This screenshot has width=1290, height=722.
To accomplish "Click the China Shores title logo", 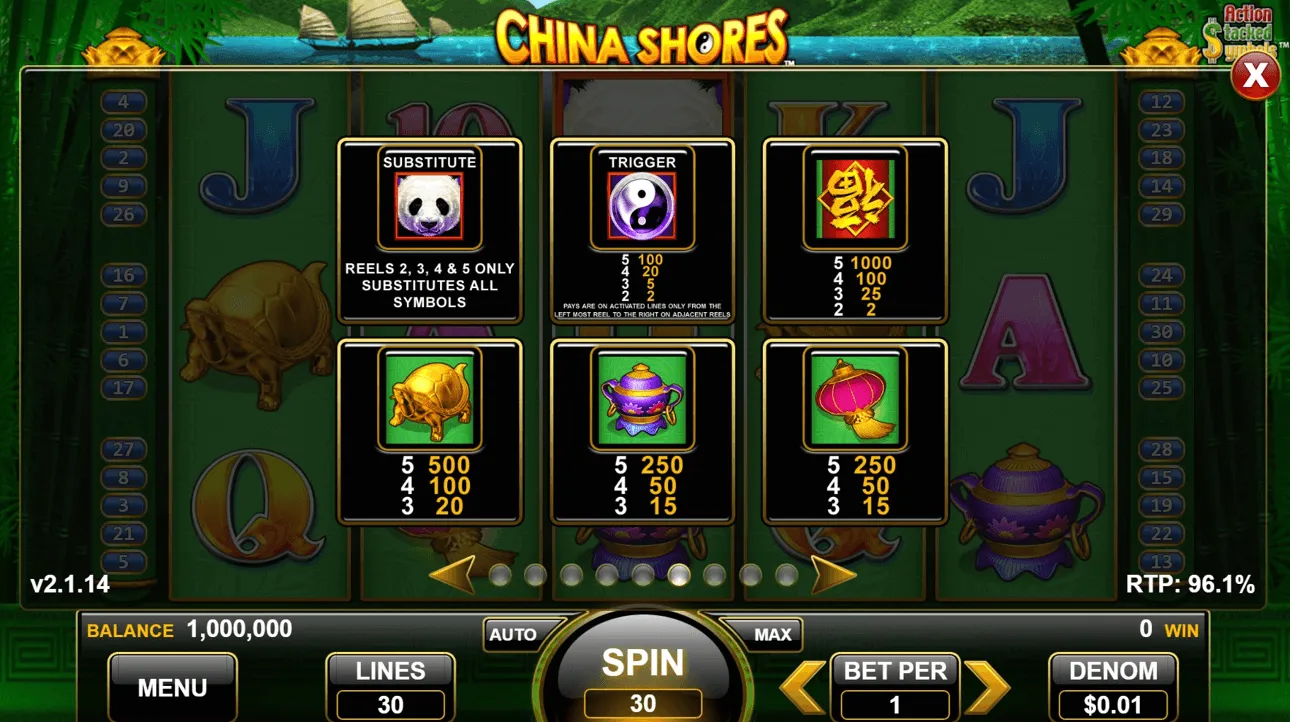I will 644,33.
